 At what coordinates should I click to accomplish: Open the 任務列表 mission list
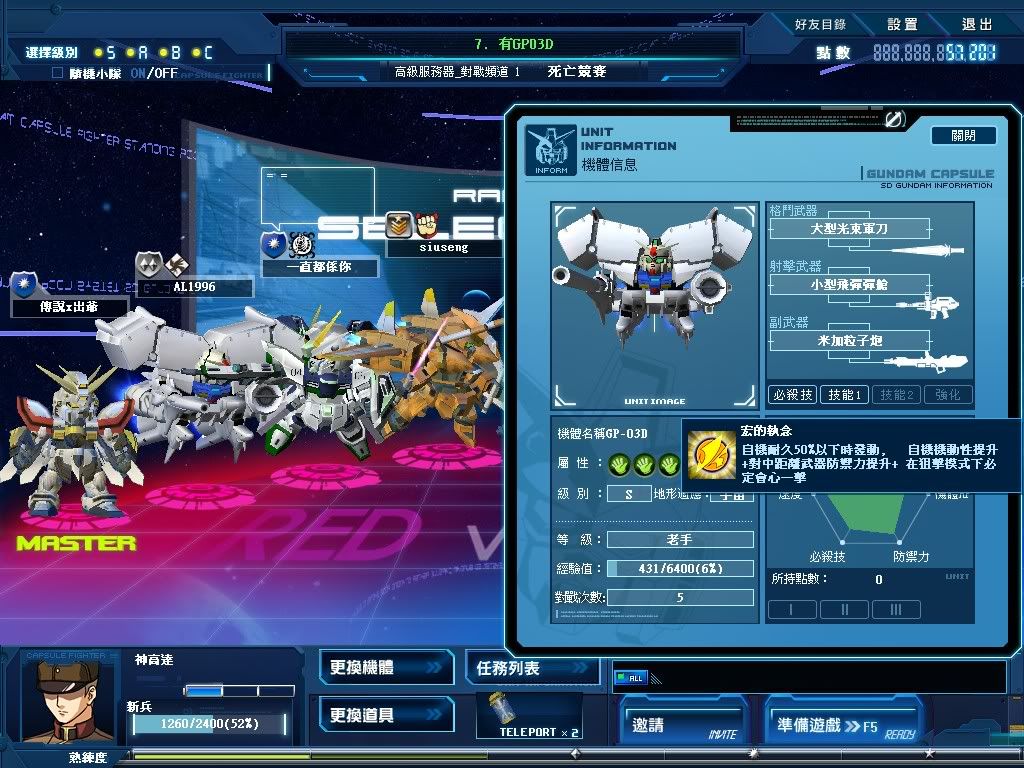tap(532, 668)
